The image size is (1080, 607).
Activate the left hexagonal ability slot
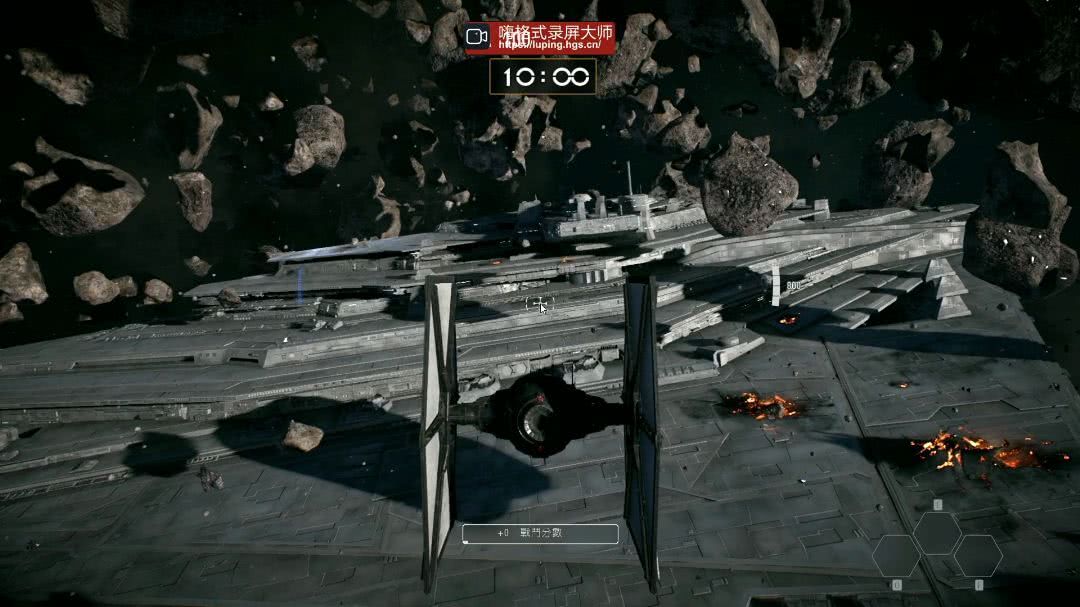click(896, 555)
